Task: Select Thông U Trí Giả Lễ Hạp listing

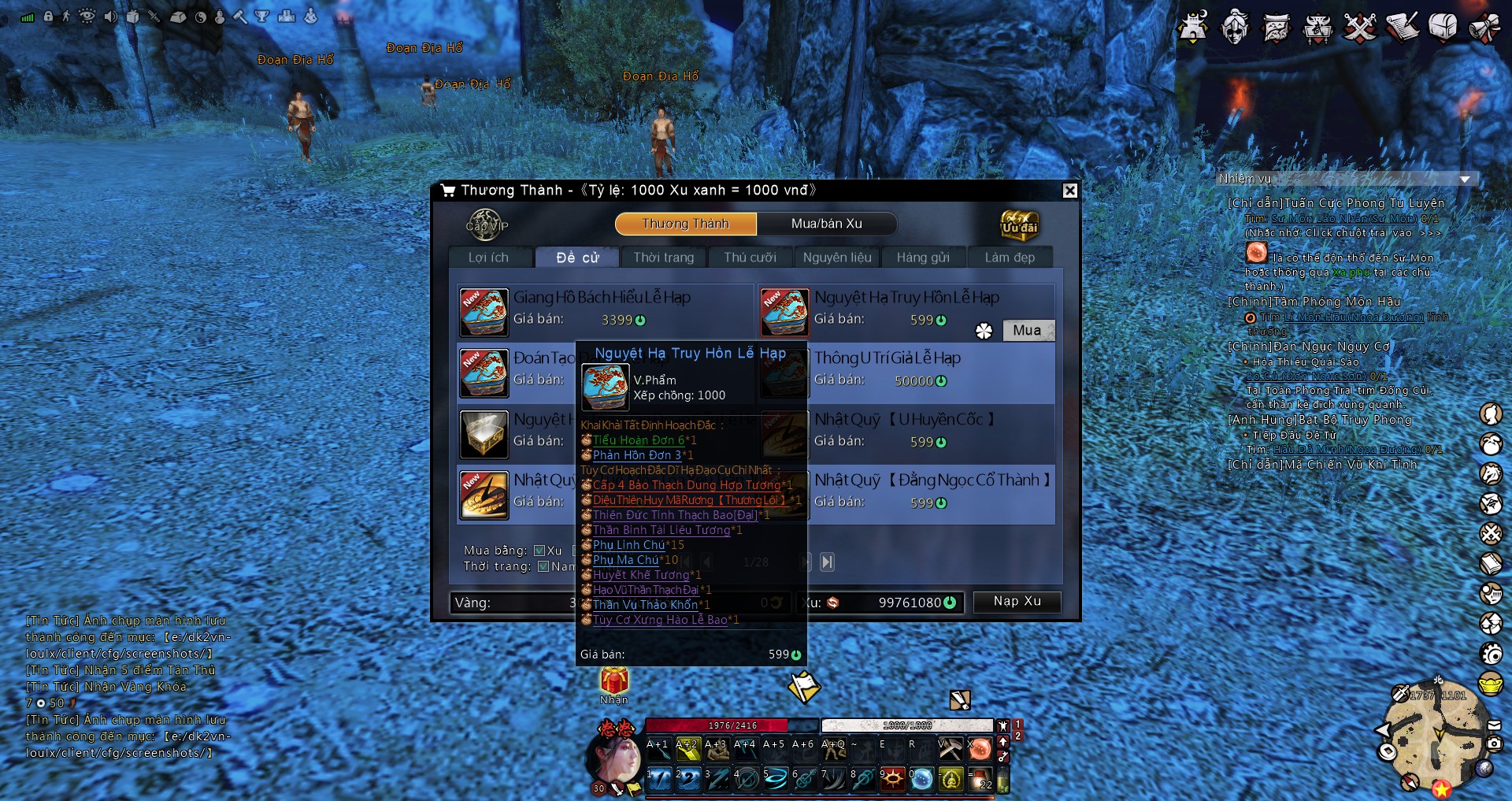Action: [887, 358]
